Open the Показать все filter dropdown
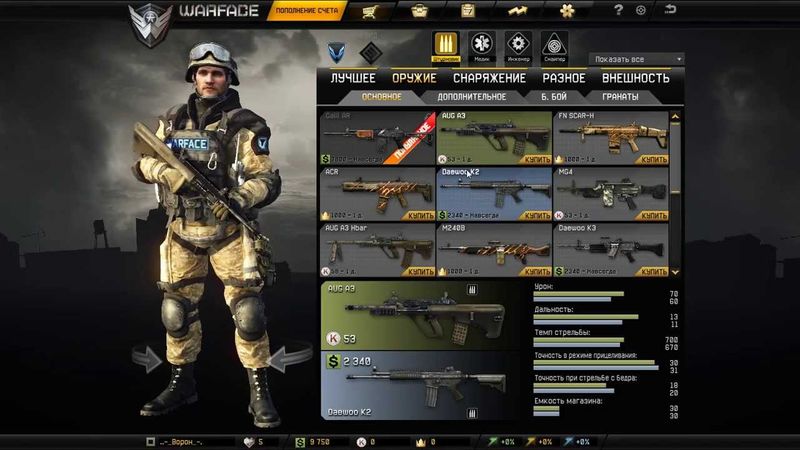The image size is (800, 450). pos(636,59)
